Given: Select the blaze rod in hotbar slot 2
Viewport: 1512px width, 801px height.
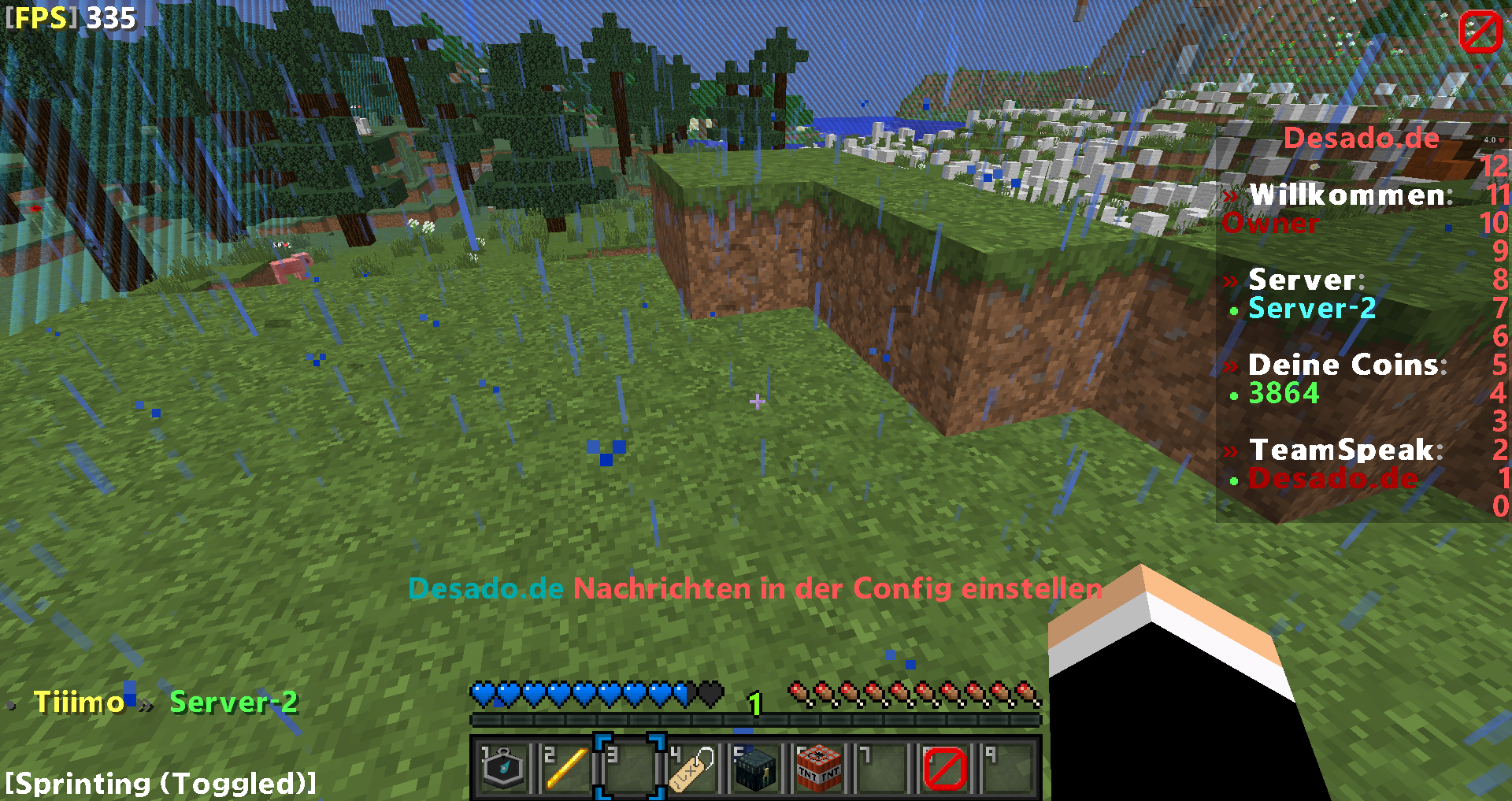Looking at the screenshot, I should [x=565, y=768].
